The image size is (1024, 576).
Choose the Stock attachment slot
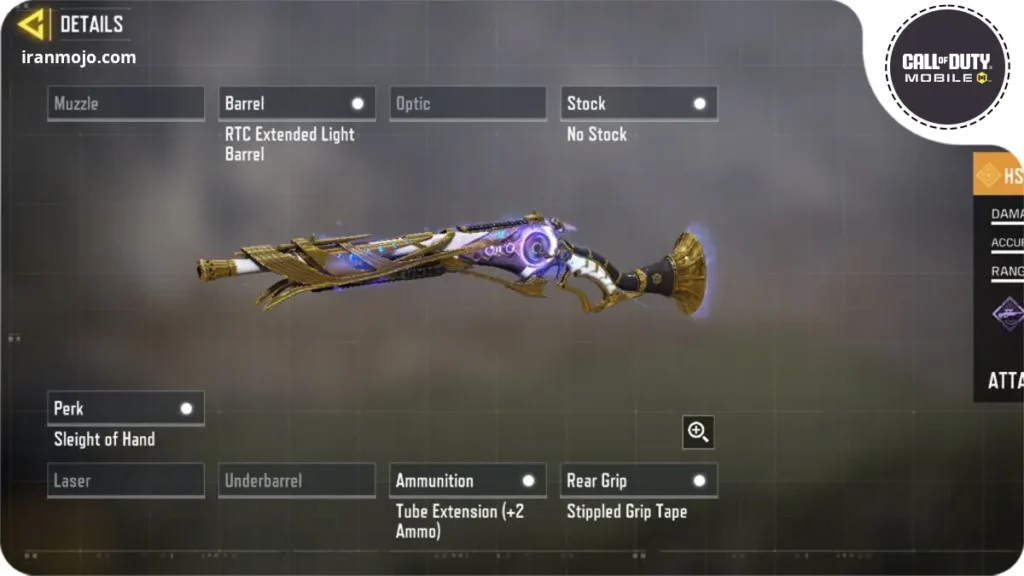639,104
